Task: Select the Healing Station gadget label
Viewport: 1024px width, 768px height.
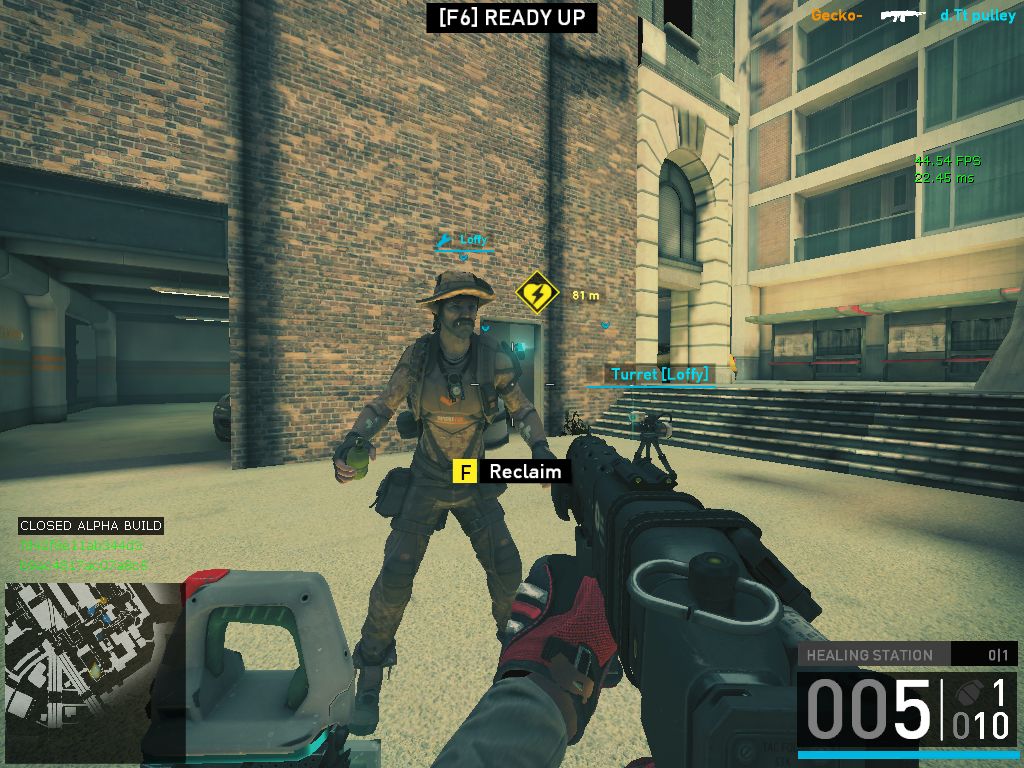Action: click(x=870, y=656)
